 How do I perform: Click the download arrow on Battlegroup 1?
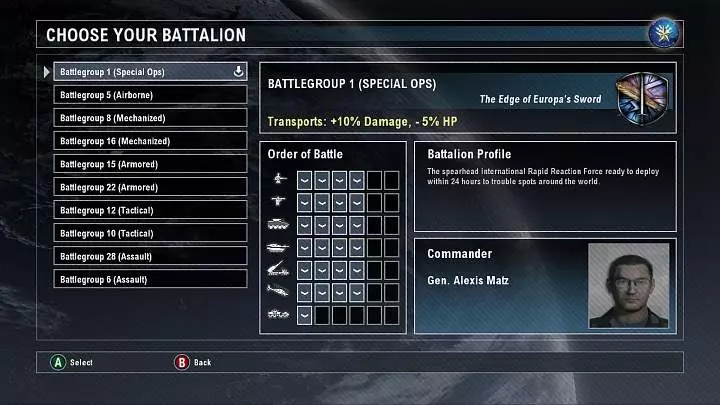(x=238, y=72)
